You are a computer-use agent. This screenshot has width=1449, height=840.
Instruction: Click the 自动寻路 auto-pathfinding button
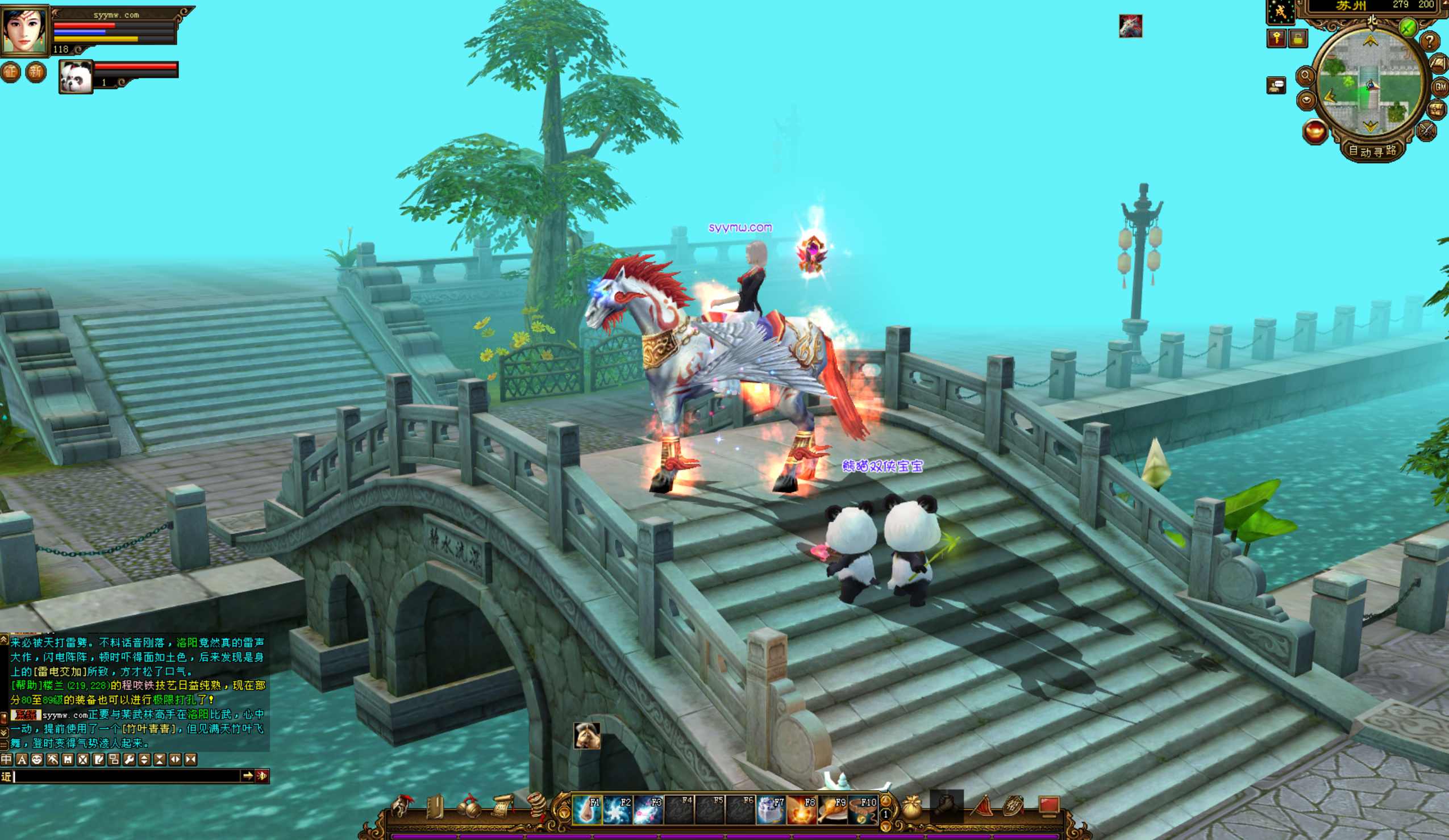click(1372, 151)
